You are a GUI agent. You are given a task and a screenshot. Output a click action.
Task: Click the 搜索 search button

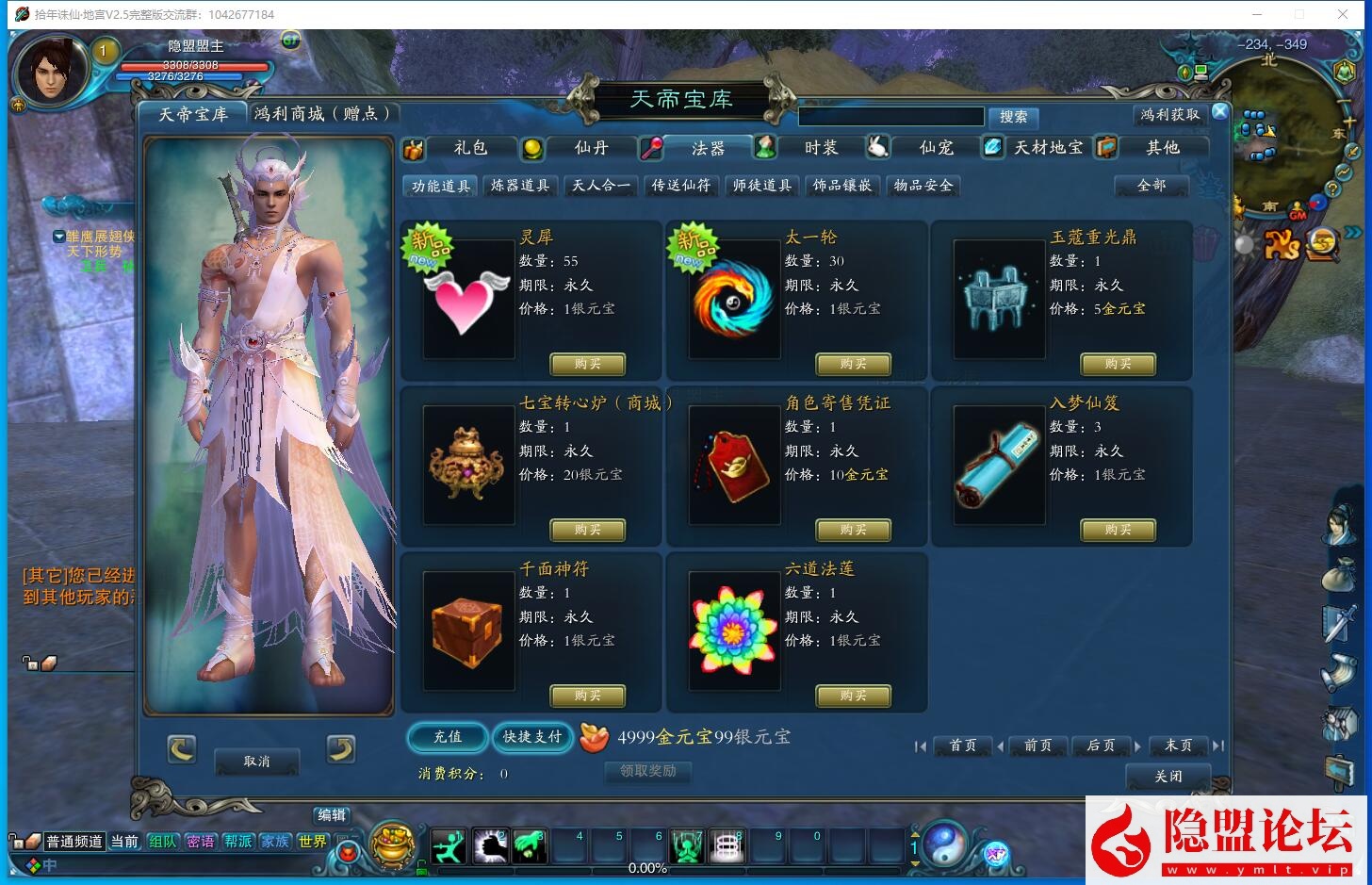[x=1013, y=117]
